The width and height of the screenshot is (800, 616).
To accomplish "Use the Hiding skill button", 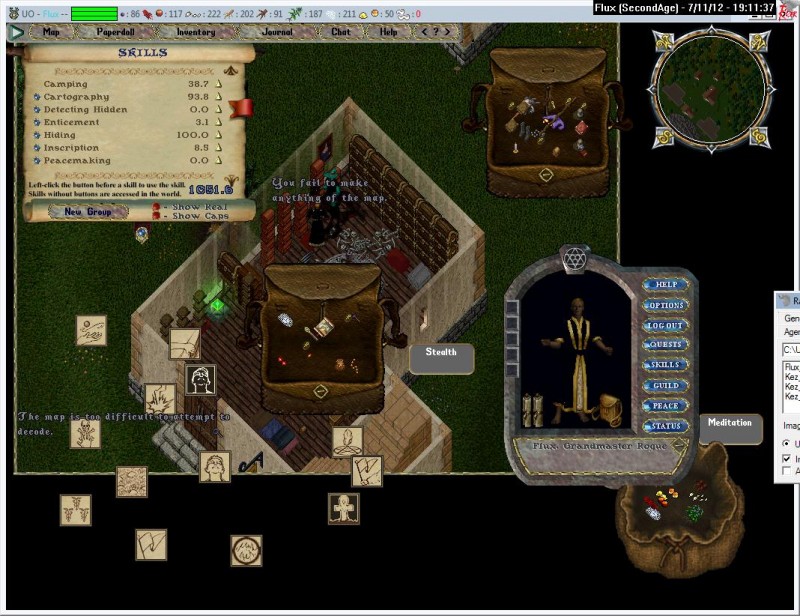I will (37, 135).
